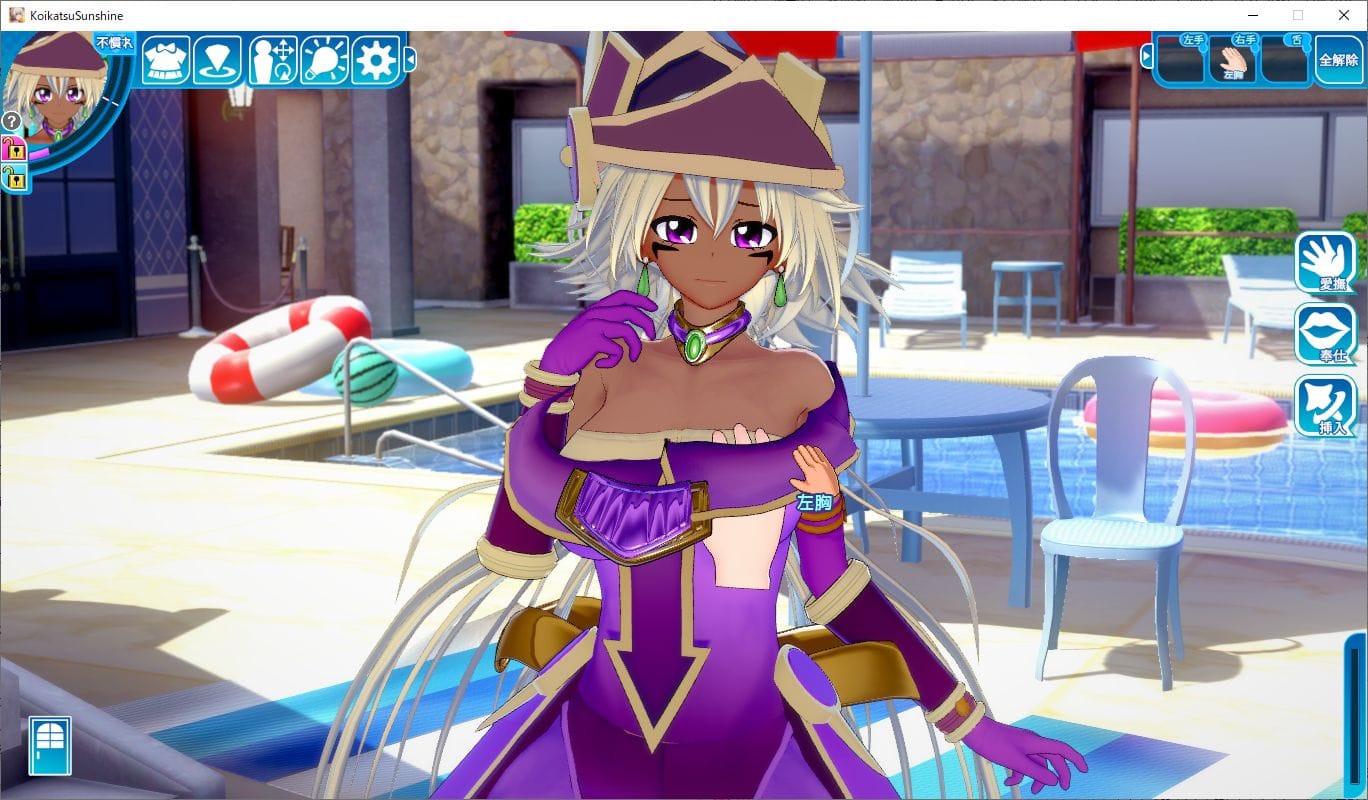Toggle the blue padlock
The width and height of the screenshot is (1368, 800).
tap(13, 179)
